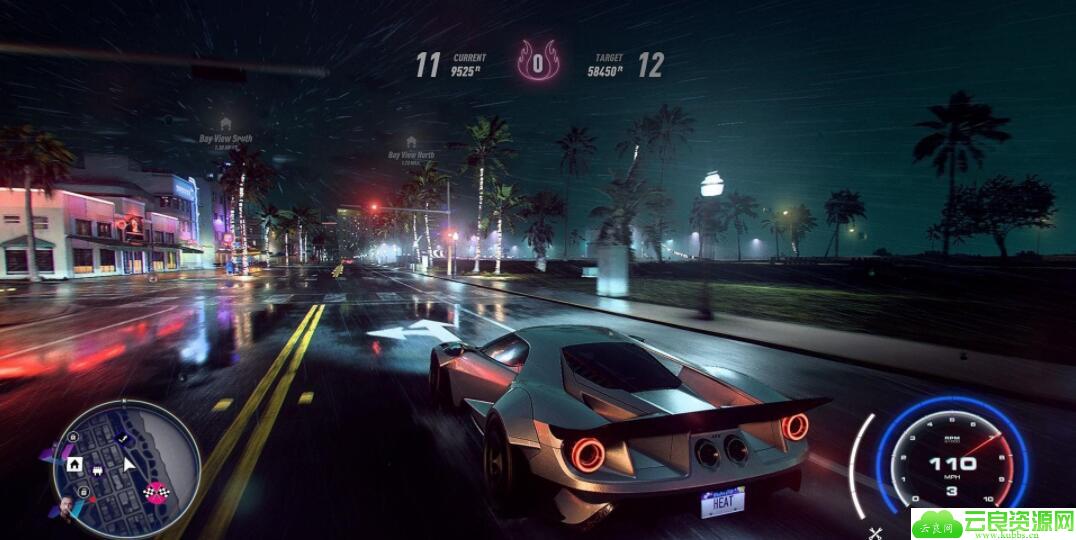
Task: Click the race flag marker on minimap
Action: 157,490
